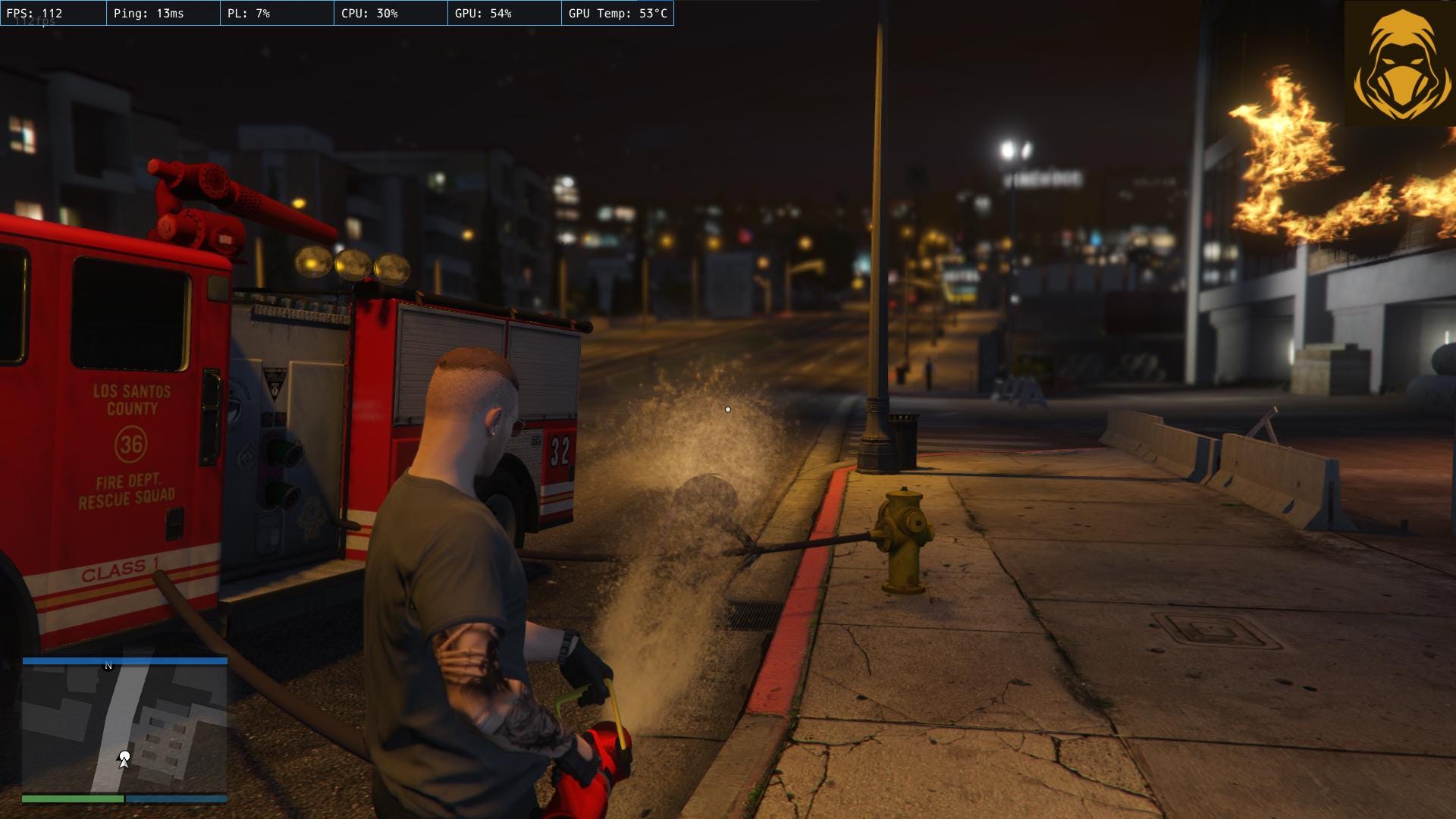Viewport: 1456px width, 819px height.
Task: Click the blue bar above the minimap
Action: [x=125, y=661]
